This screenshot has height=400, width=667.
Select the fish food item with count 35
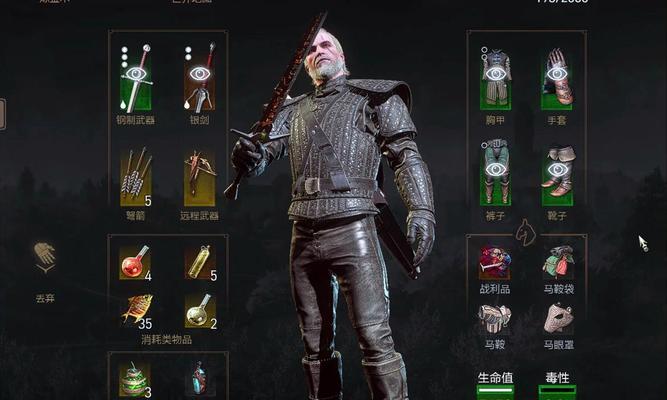click(134, 309)
